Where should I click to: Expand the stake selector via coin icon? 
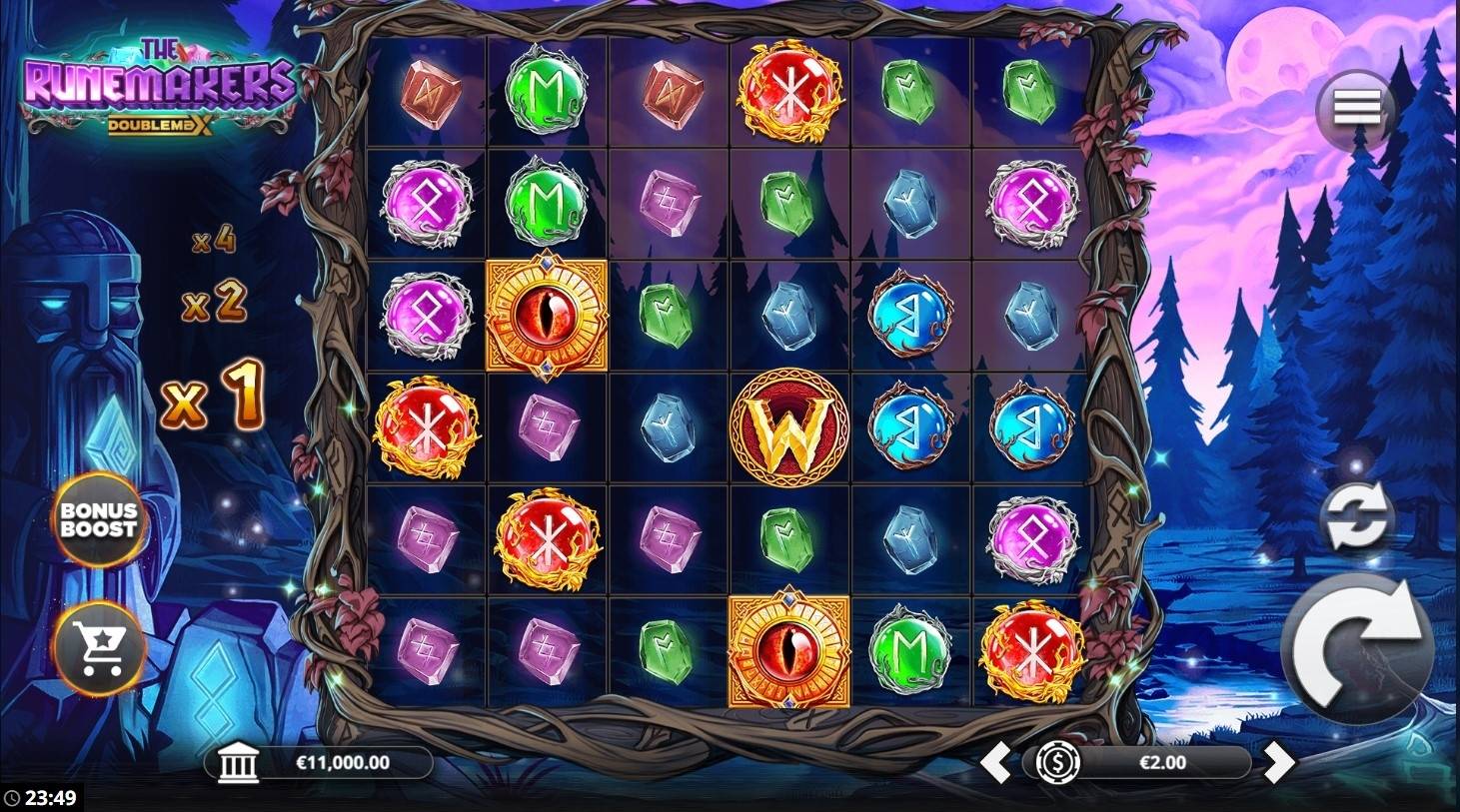pyautogui.click(x=1059, y=764)
